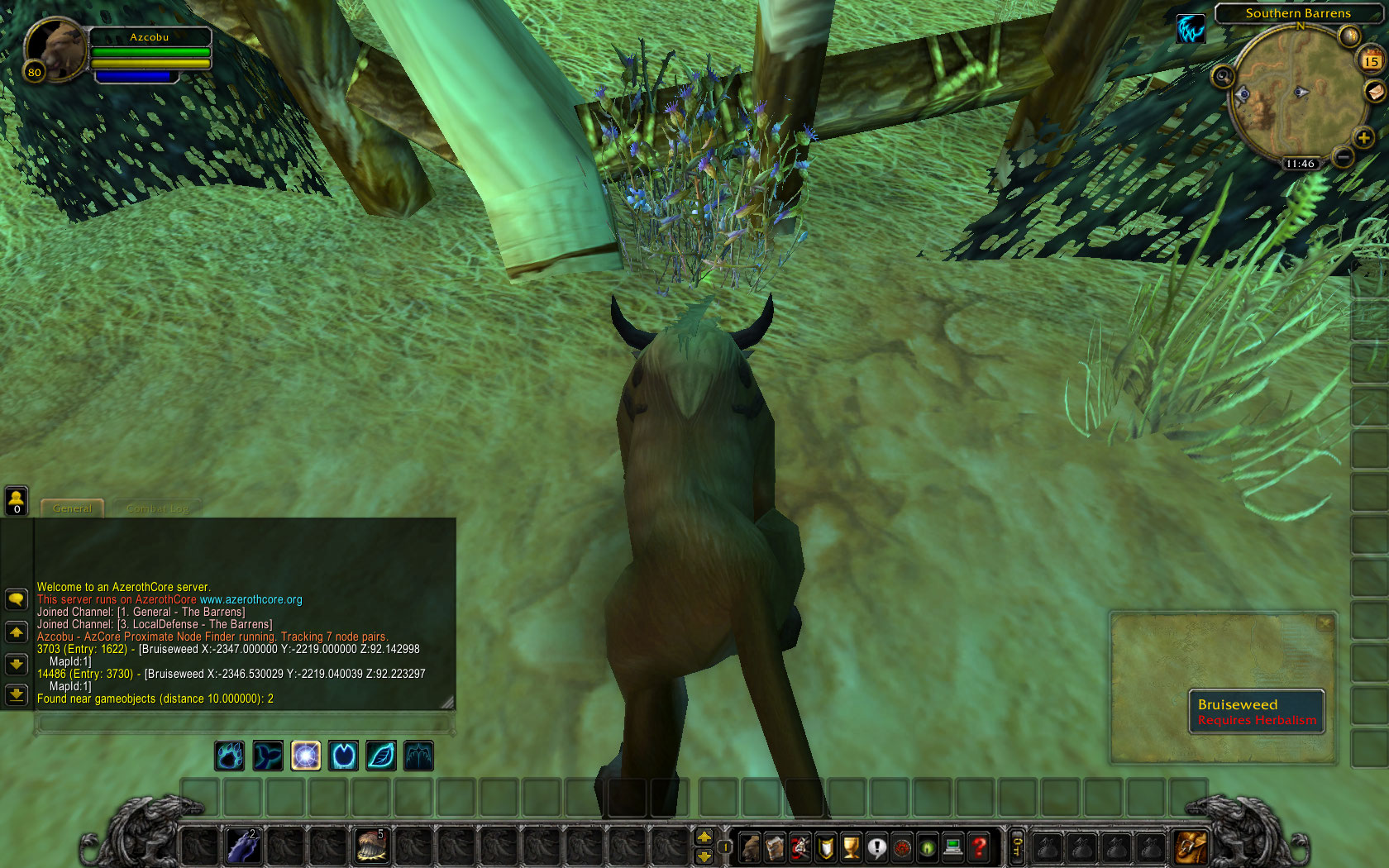This screenshot has height=868, width=1389.
Task: Select the General chat tab
Action: (x=72, y=508)
